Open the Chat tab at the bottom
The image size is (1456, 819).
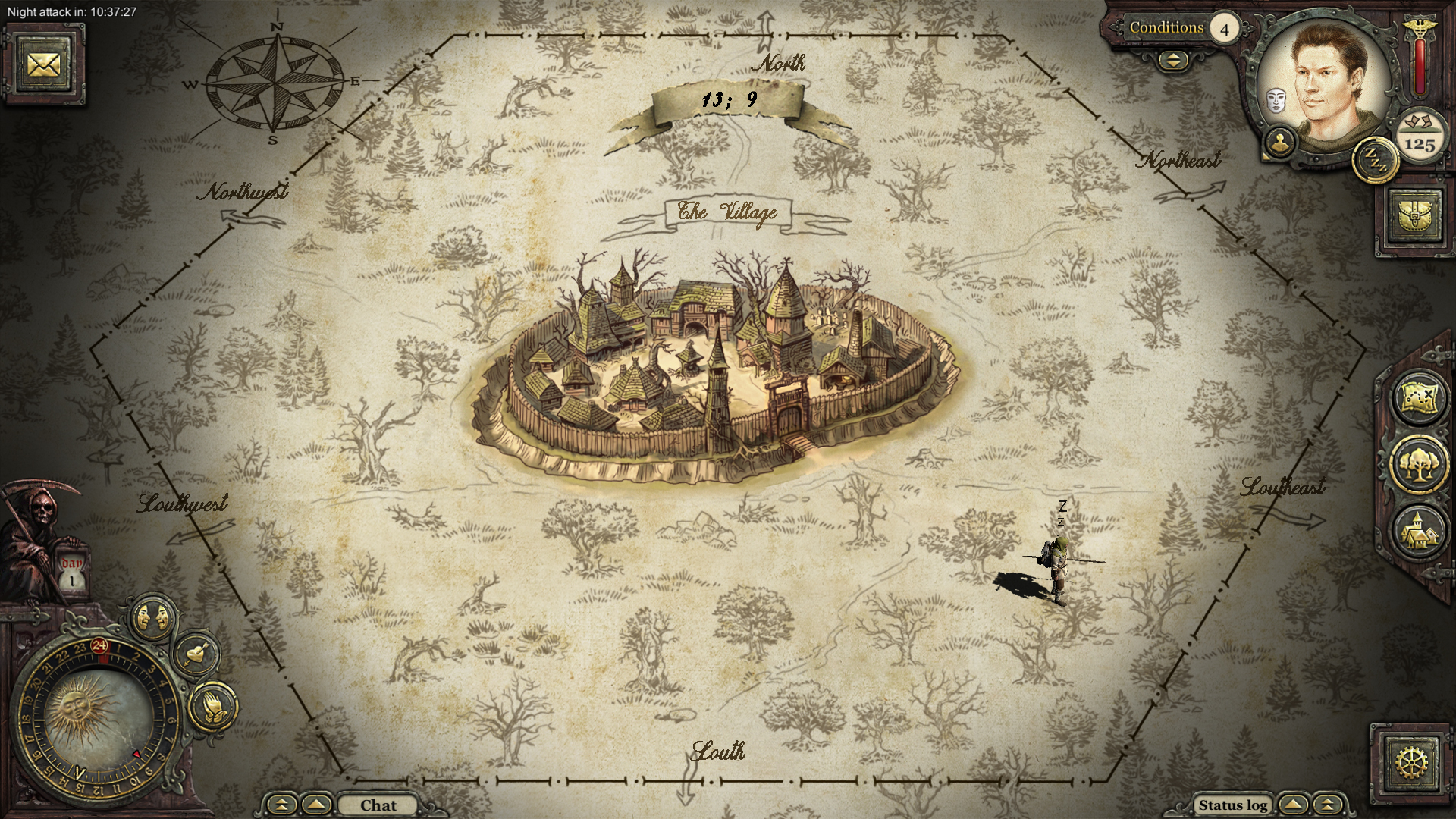pyautogui.click(x=379, y=805)
